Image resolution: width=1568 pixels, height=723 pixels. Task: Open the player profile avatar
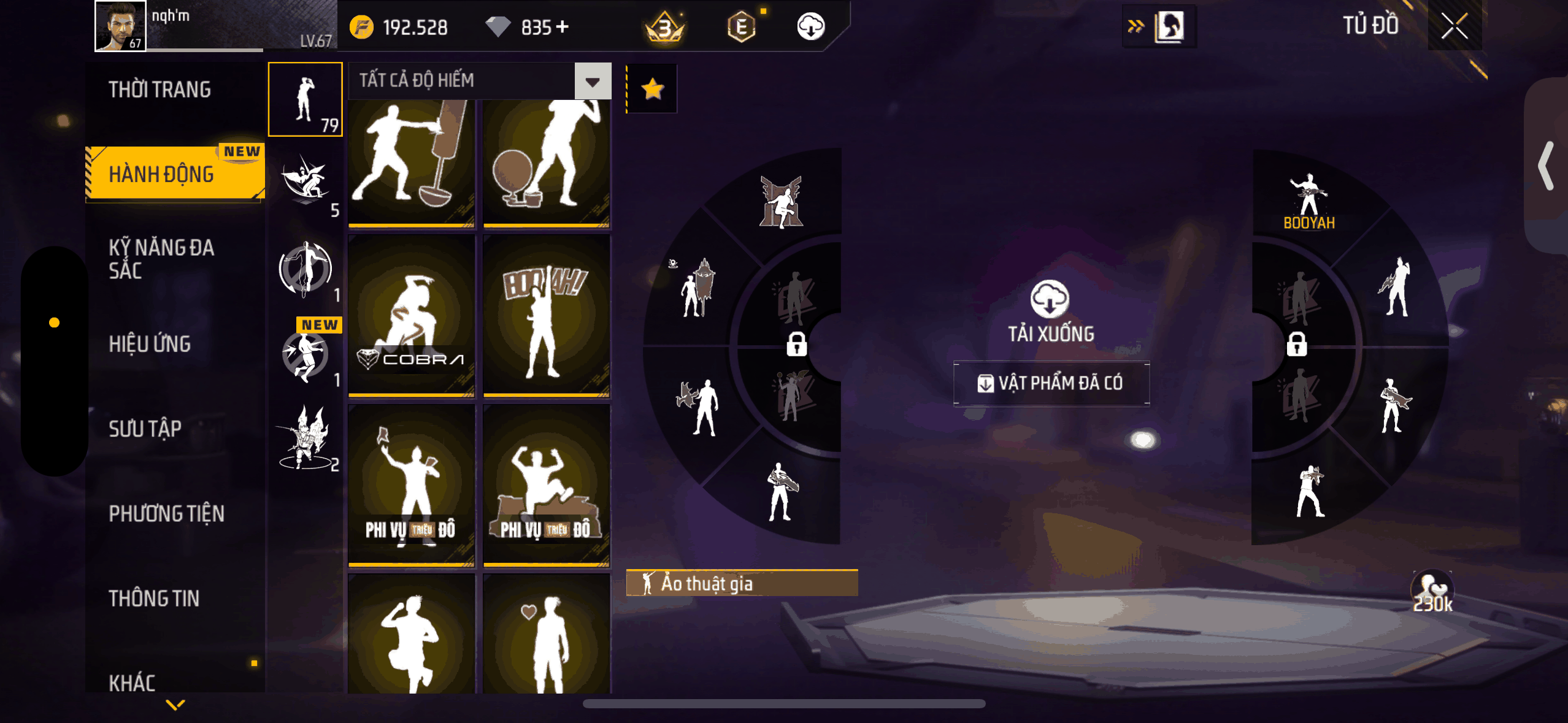[x=120, y=26]
